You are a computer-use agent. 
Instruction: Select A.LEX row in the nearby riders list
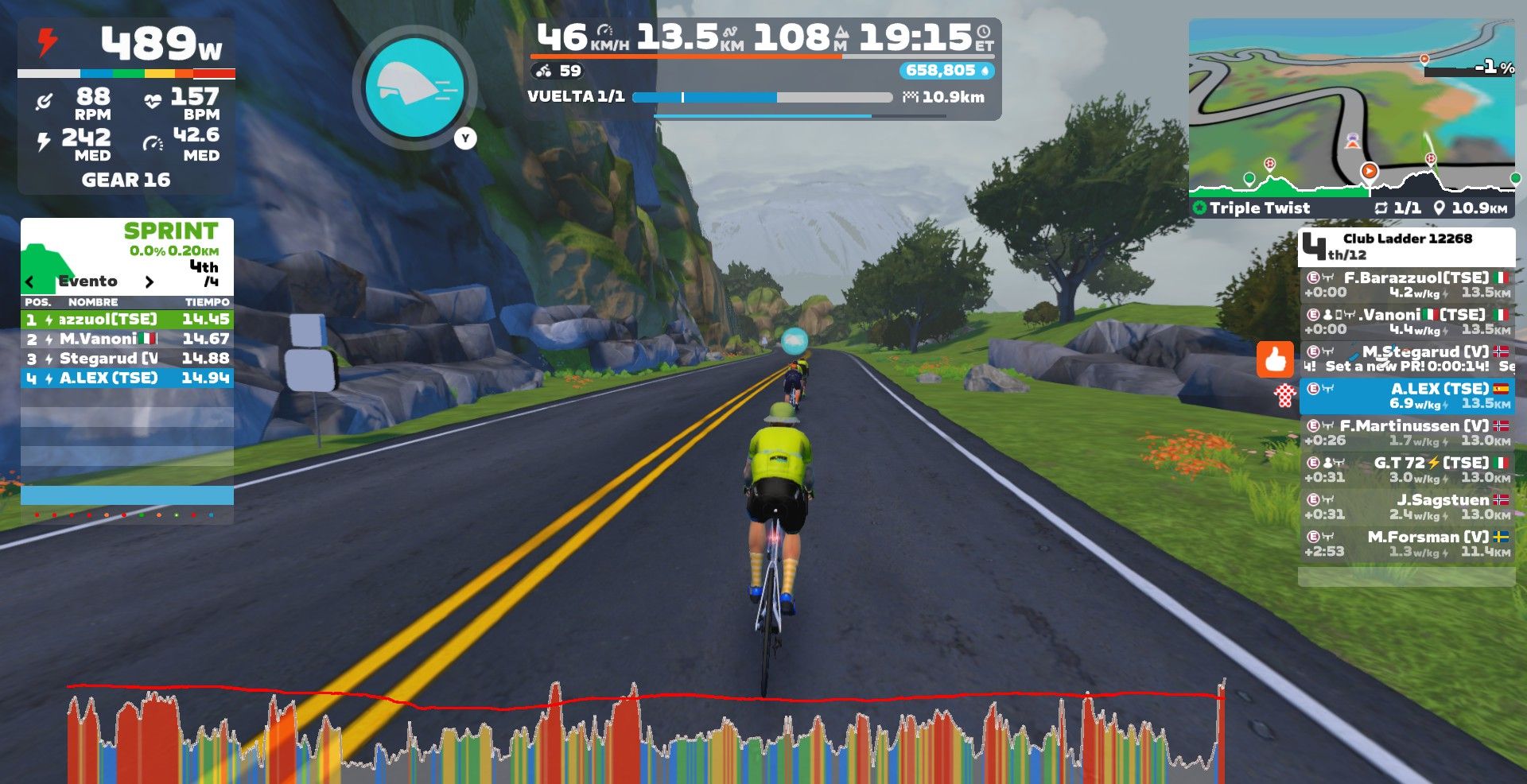[1406, 395]
